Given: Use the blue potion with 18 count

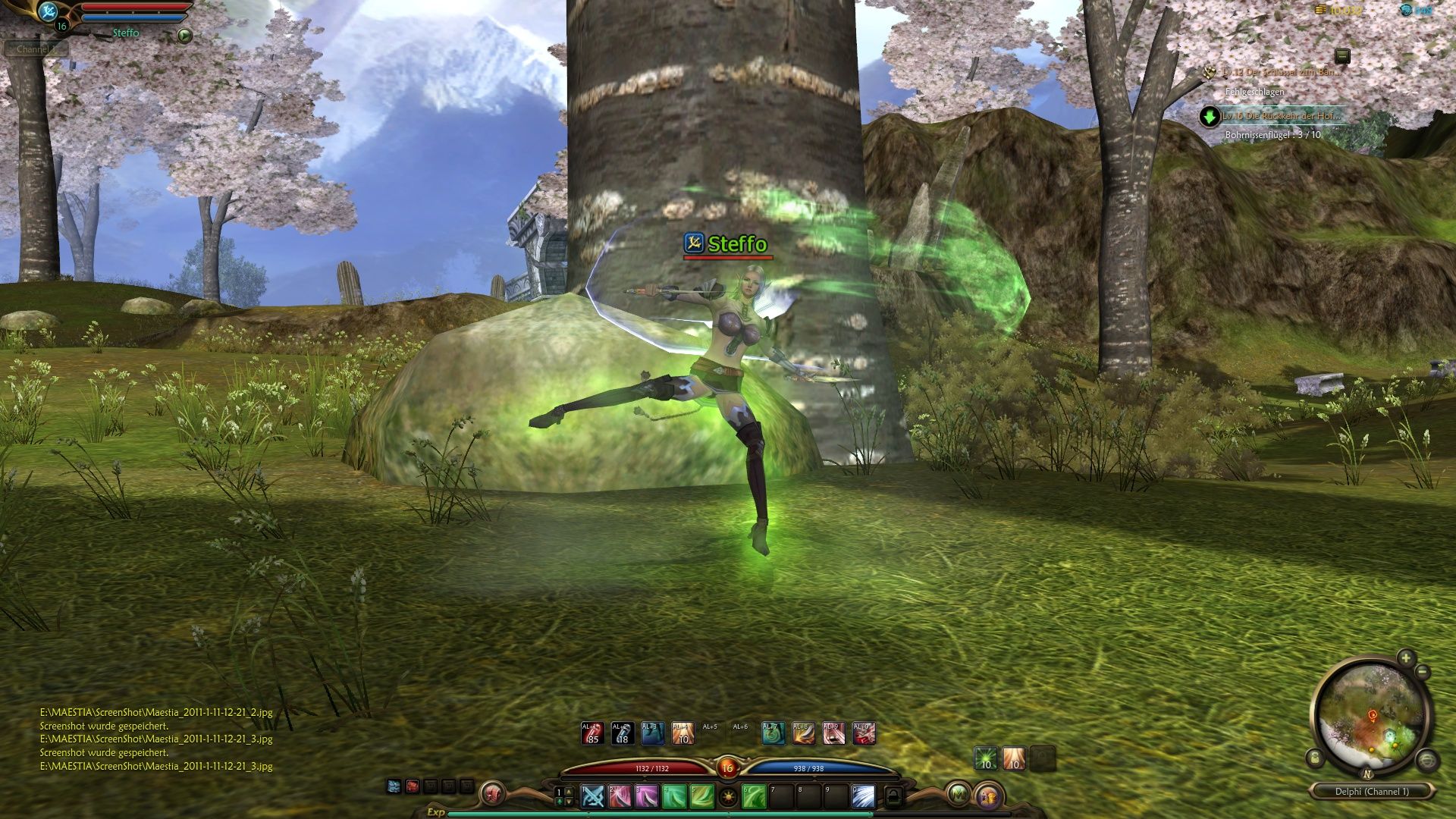Looking at the screenshot, I should pyautogui.click(x=622, y=733).
